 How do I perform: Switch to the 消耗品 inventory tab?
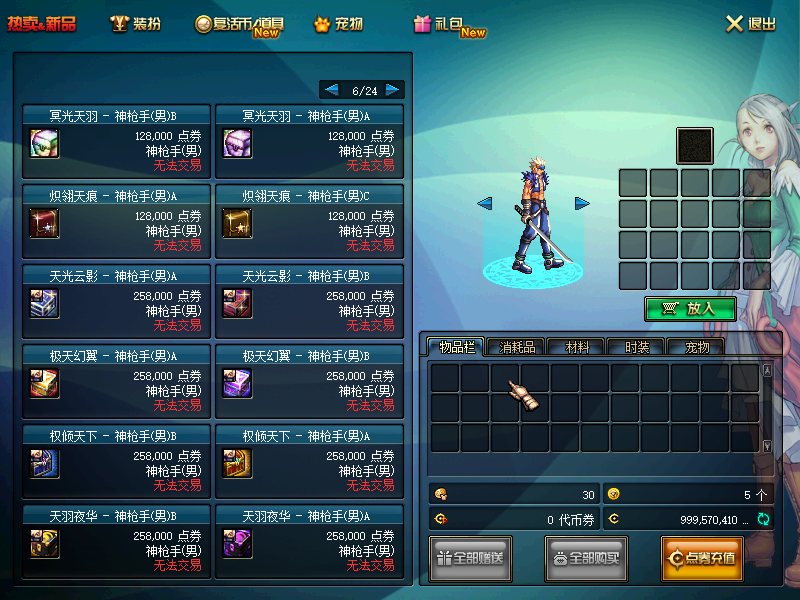(x=517, y=347)
